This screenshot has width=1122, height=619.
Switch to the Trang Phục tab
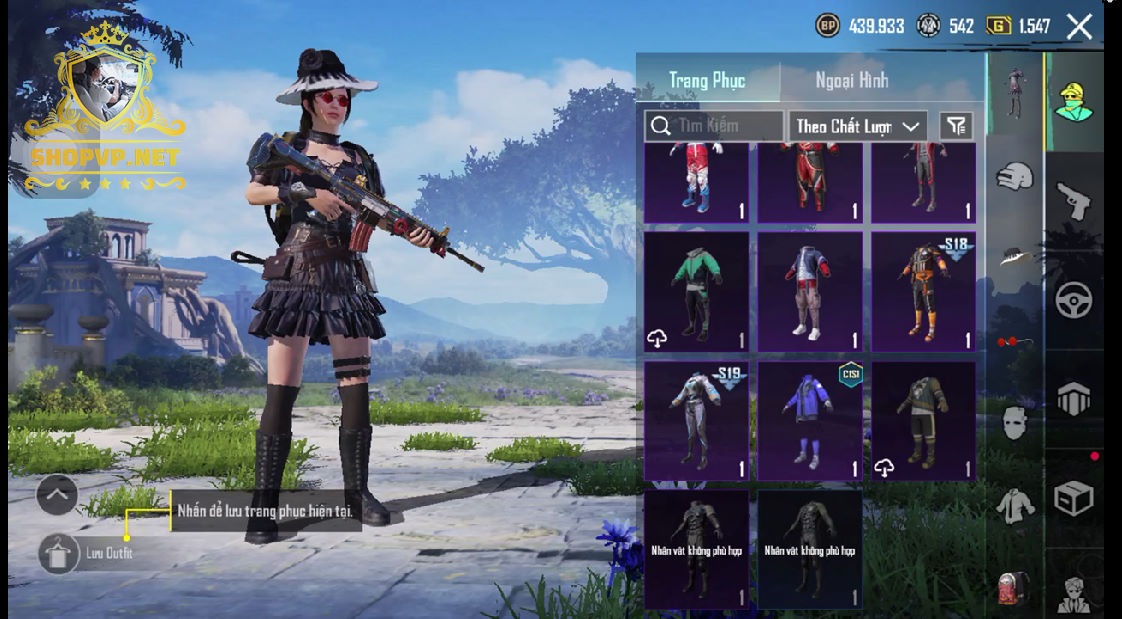[707, 81]
